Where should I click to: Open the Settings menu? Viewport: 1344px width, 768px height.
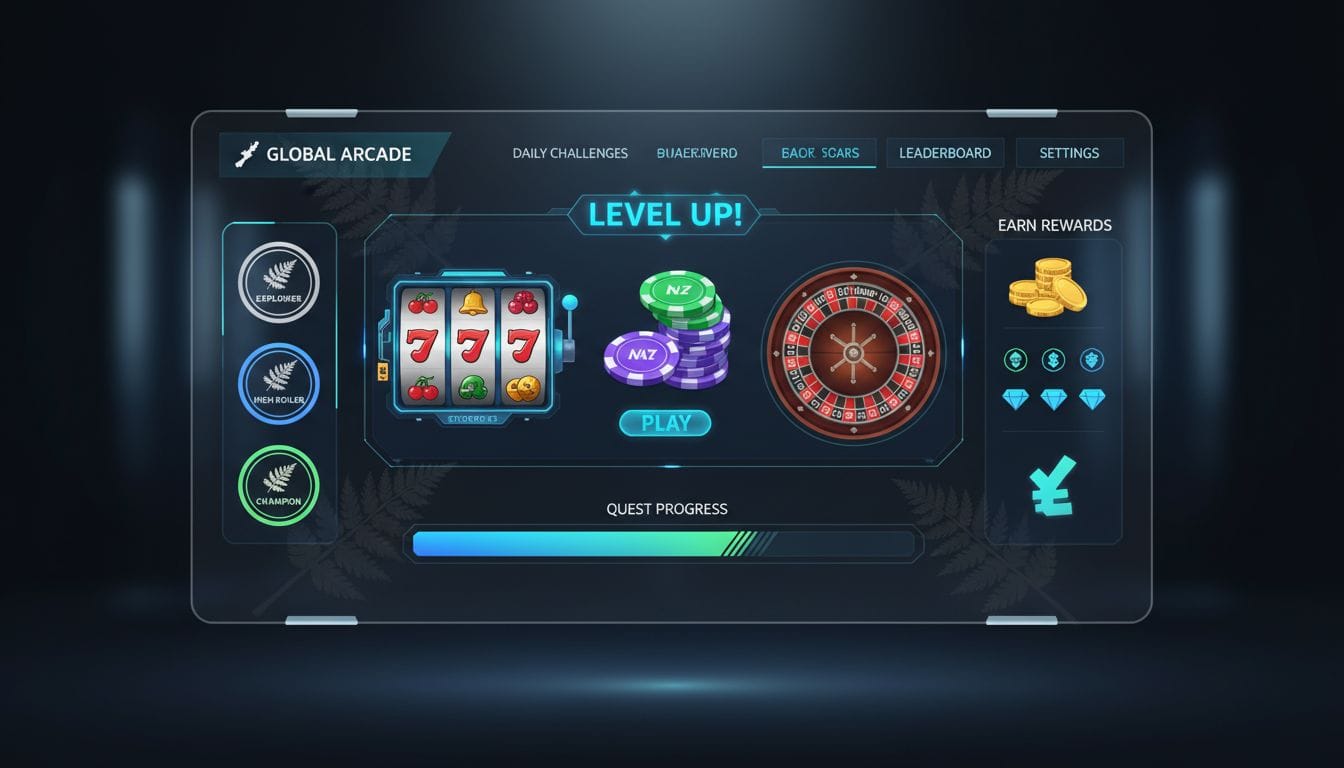pos(1069,152)
